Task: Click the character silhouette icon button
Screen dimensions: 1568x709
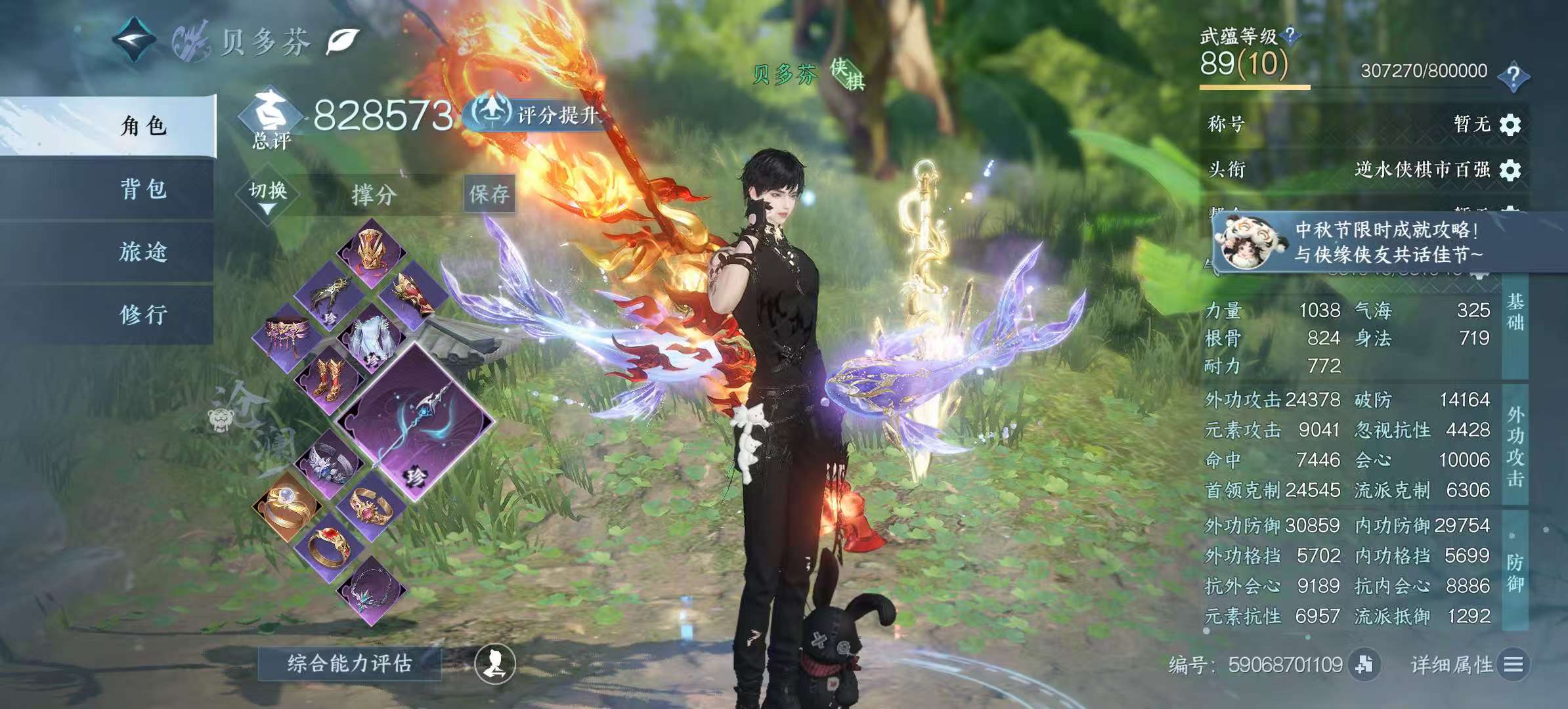Action: [x=495, y=664]
